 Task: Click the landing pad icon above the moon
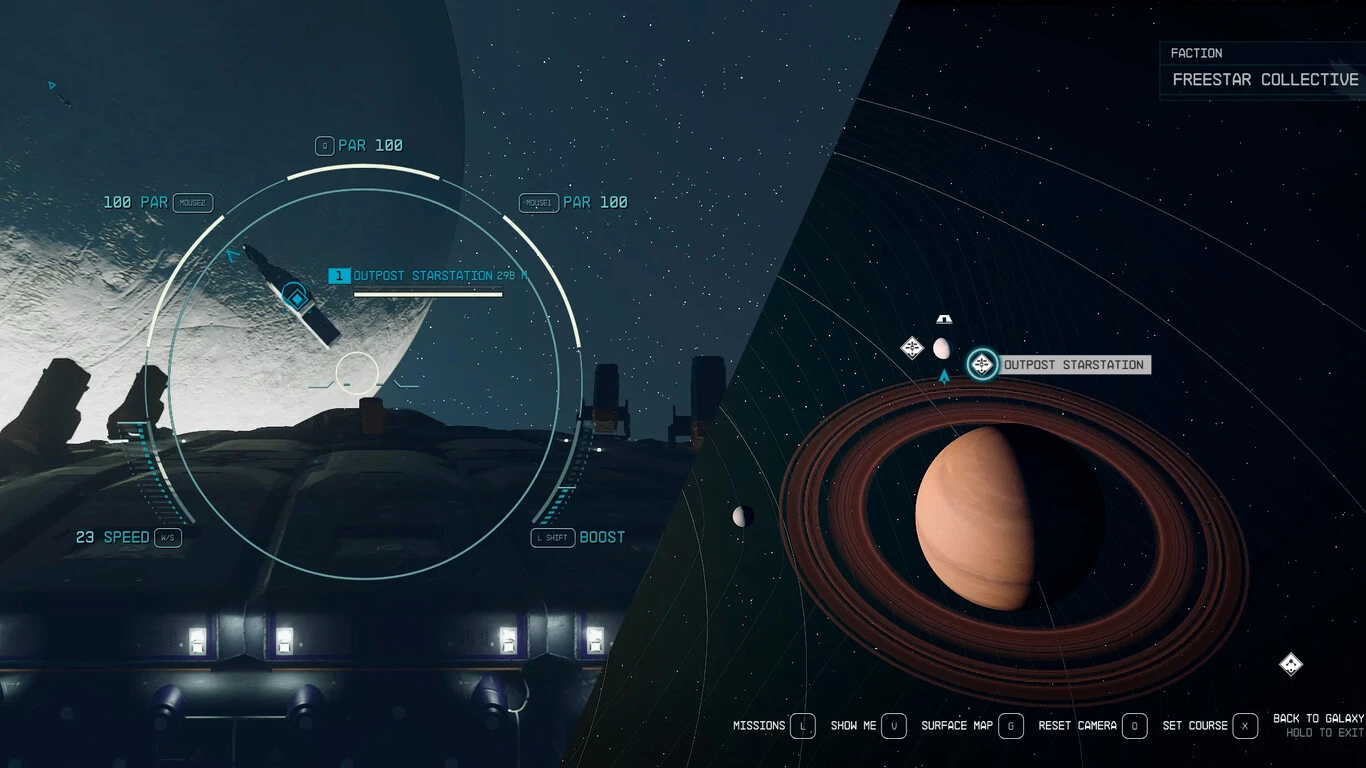[943, 319]
